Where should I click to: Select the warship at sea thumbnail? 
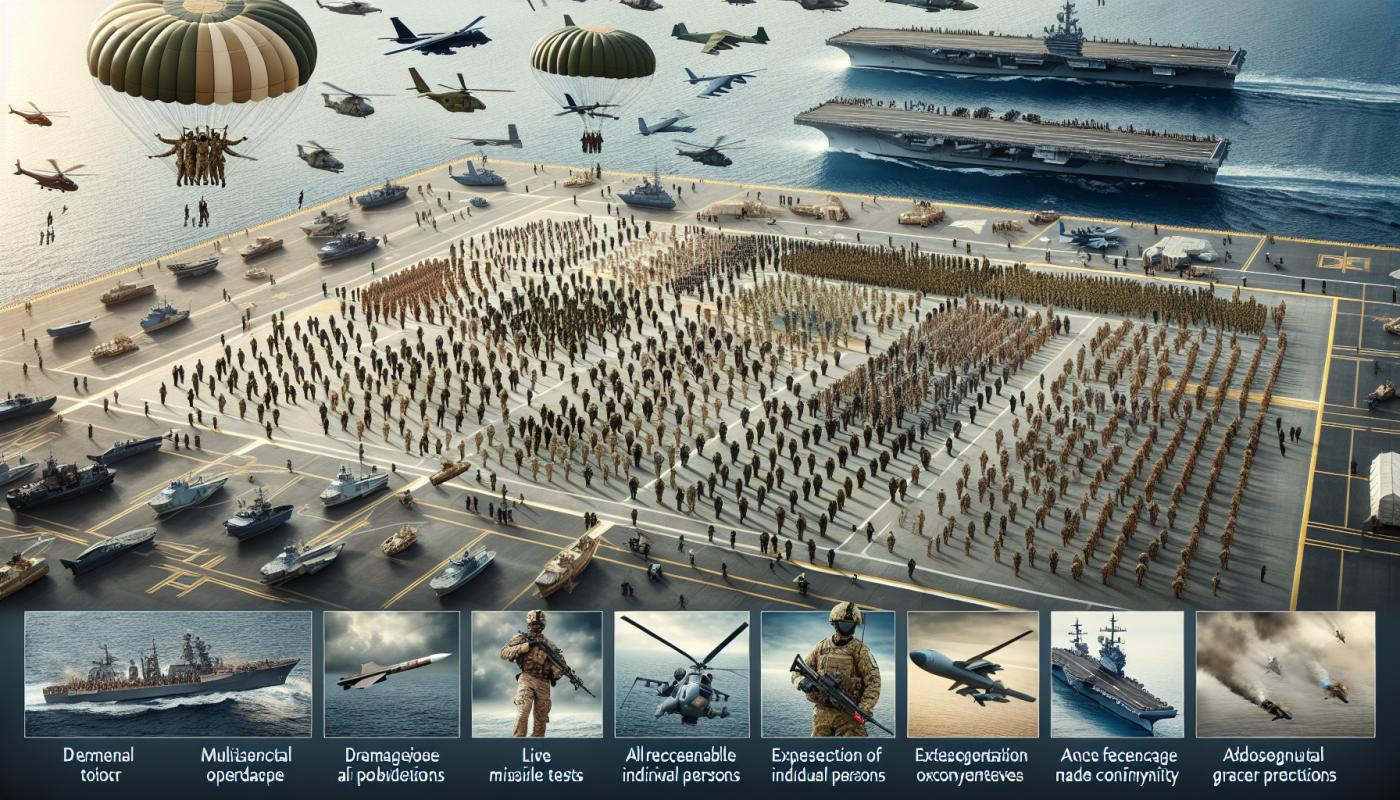point(167,674)
